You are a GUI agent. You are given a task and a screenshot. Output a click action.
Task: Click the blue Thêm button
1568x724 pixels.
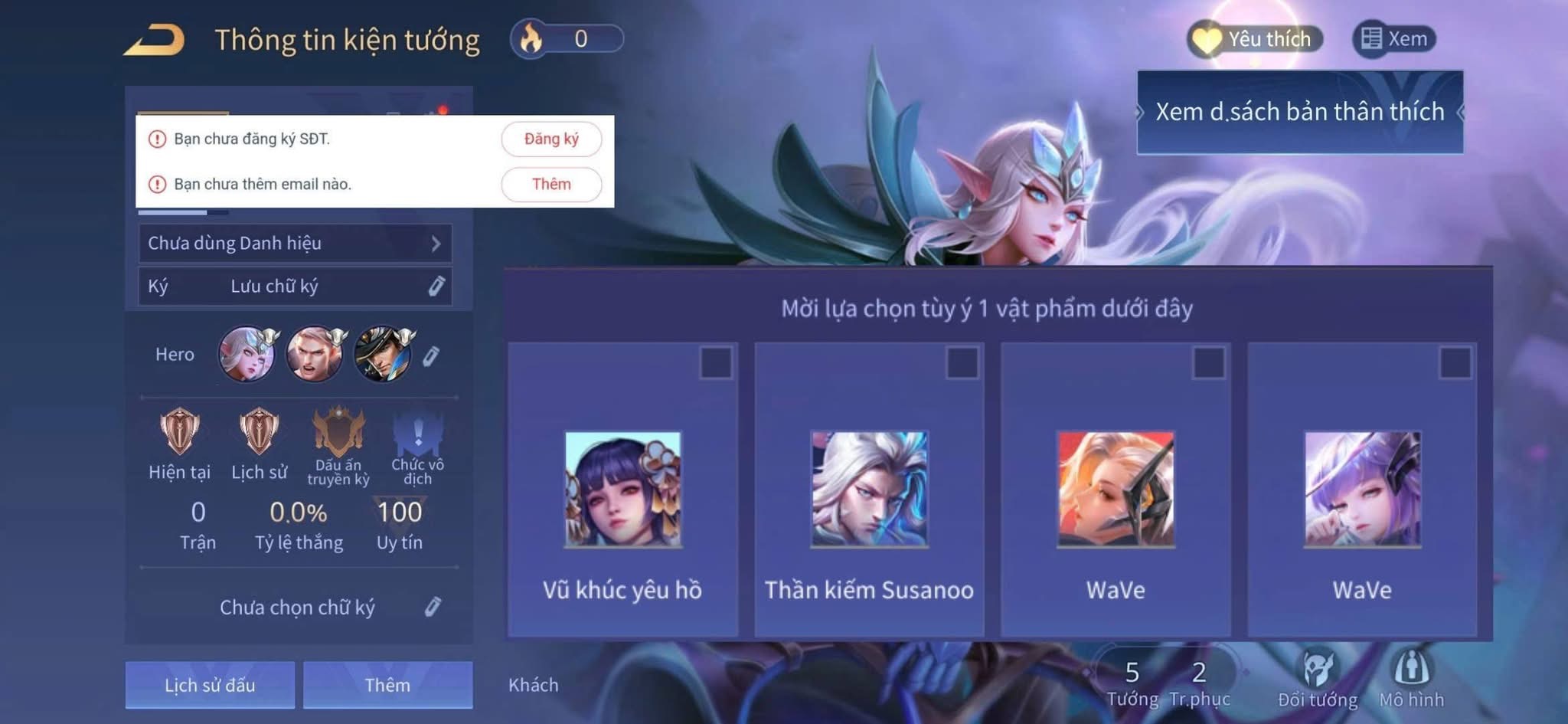coord(387,685)
